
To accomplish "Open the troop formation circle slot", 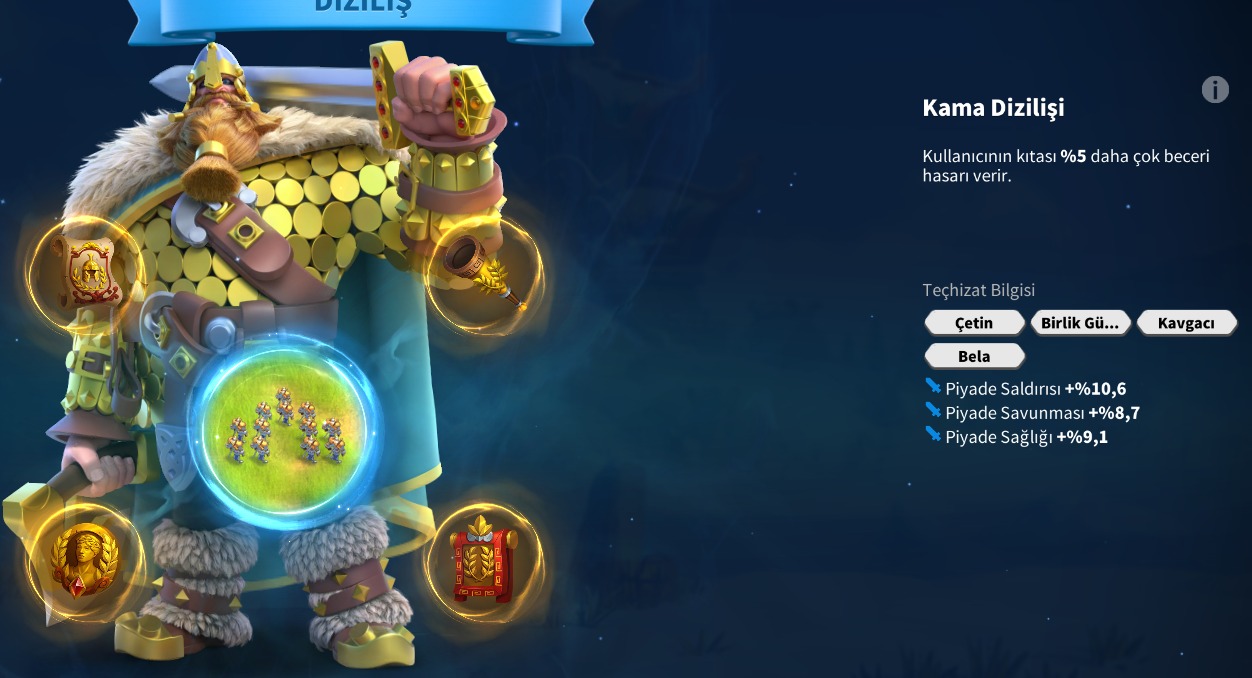I will pos(284,432).
